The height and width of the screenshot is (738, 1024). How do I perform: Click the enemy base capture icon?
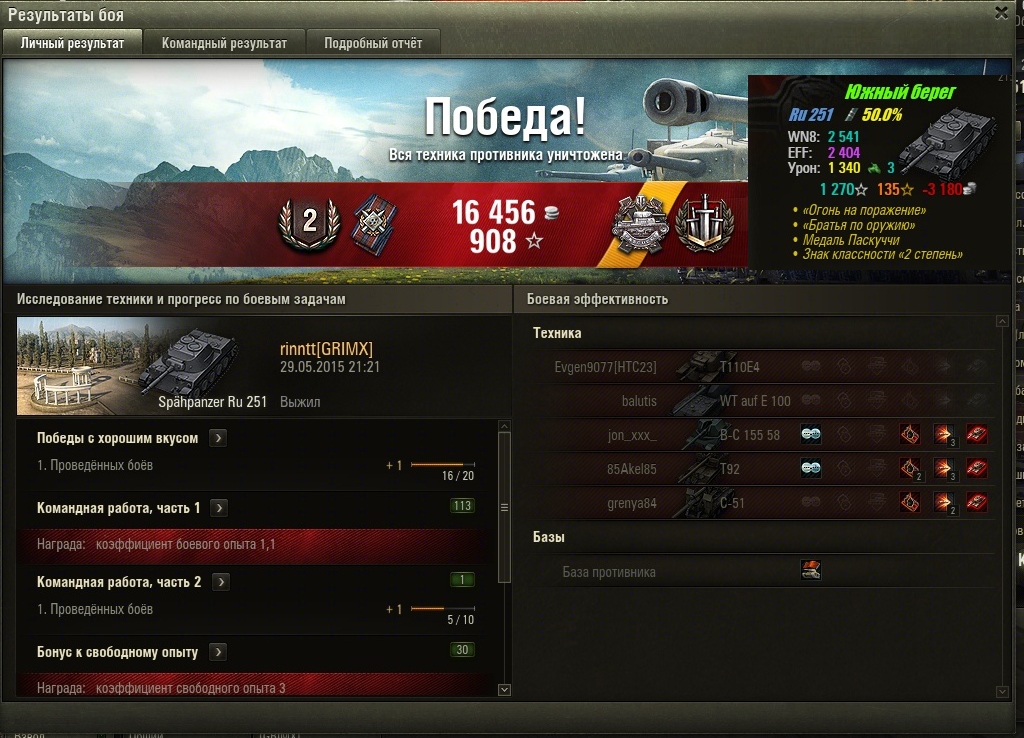pyautogui.click(x=811, y=571)
